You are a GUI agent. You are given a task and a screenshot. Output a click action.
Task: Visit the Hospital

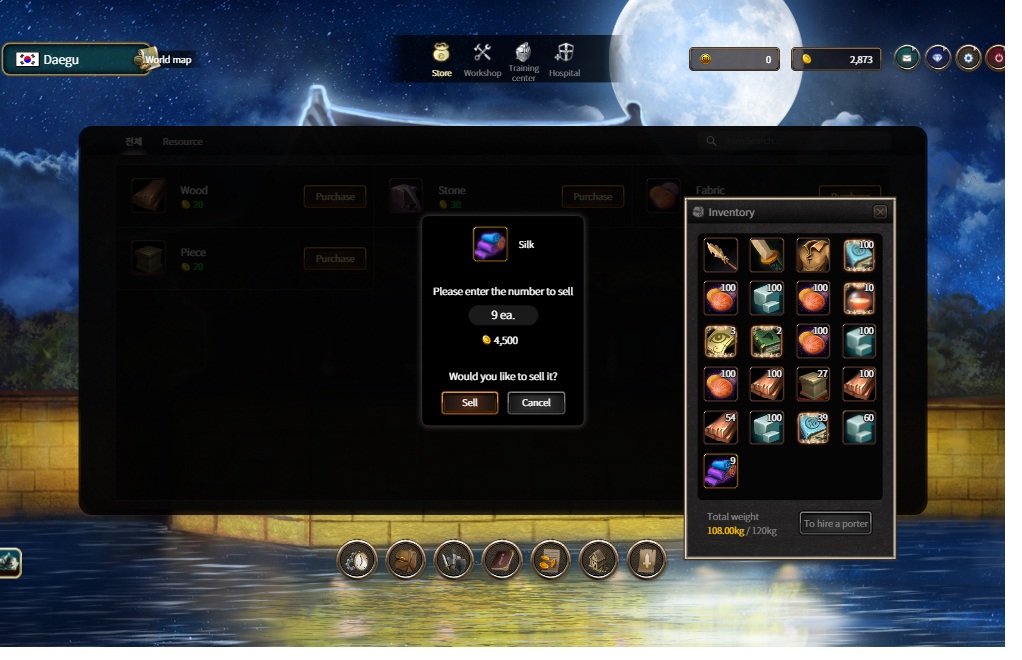(564, 60)
